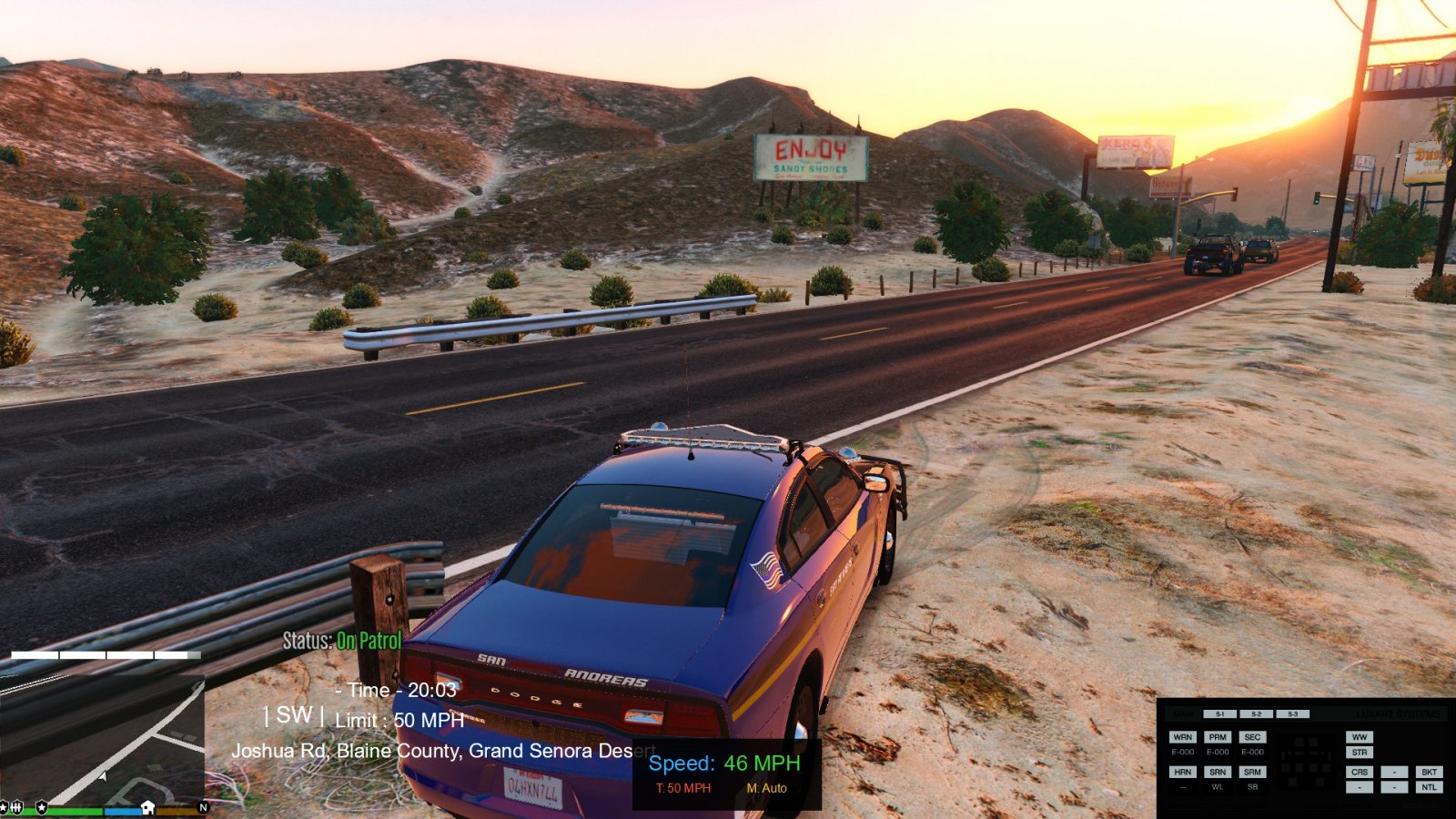Select the S-3 siren preset
Viewport: 1456px width, 819px height.
(x=1292, y=714)
